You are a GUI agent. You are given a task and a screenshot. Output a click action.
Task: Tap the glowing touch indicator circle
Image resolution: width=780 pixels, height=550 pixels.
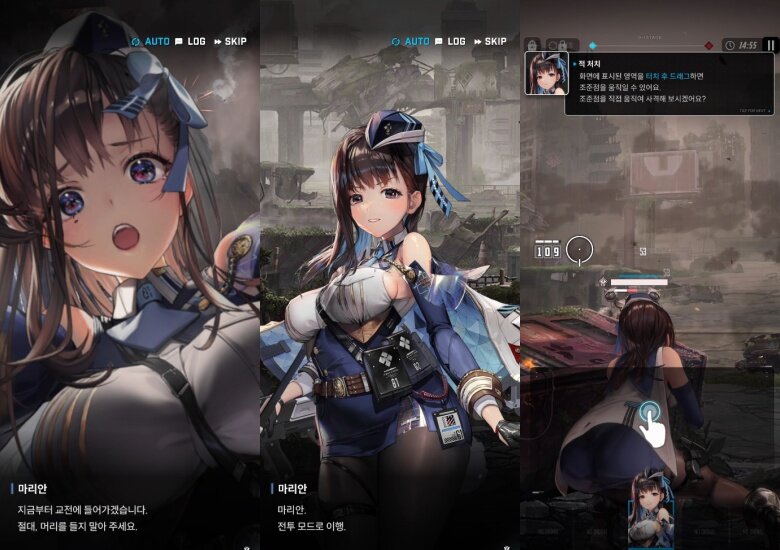648,416
